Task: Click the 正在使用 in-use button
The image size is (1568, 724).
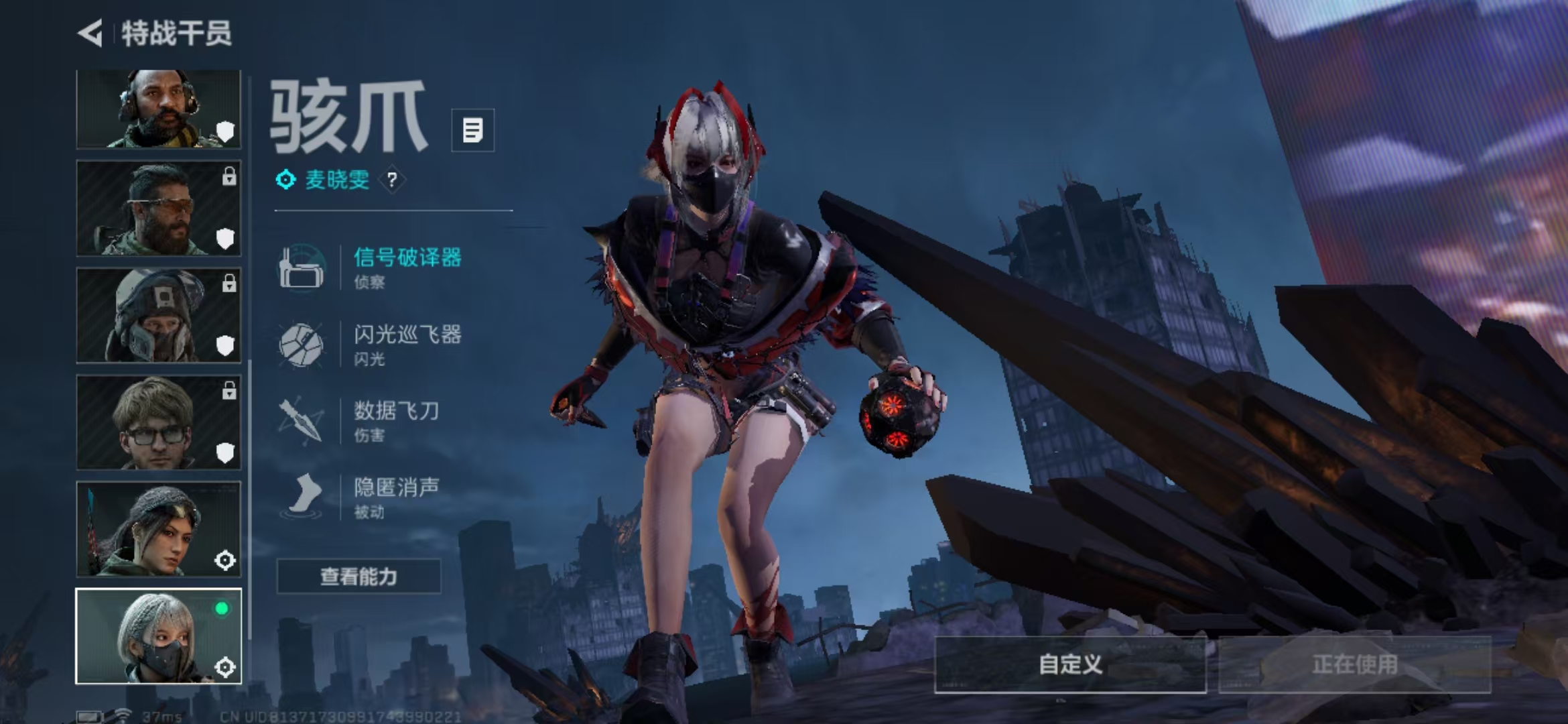Action: tap(1354, 664)
